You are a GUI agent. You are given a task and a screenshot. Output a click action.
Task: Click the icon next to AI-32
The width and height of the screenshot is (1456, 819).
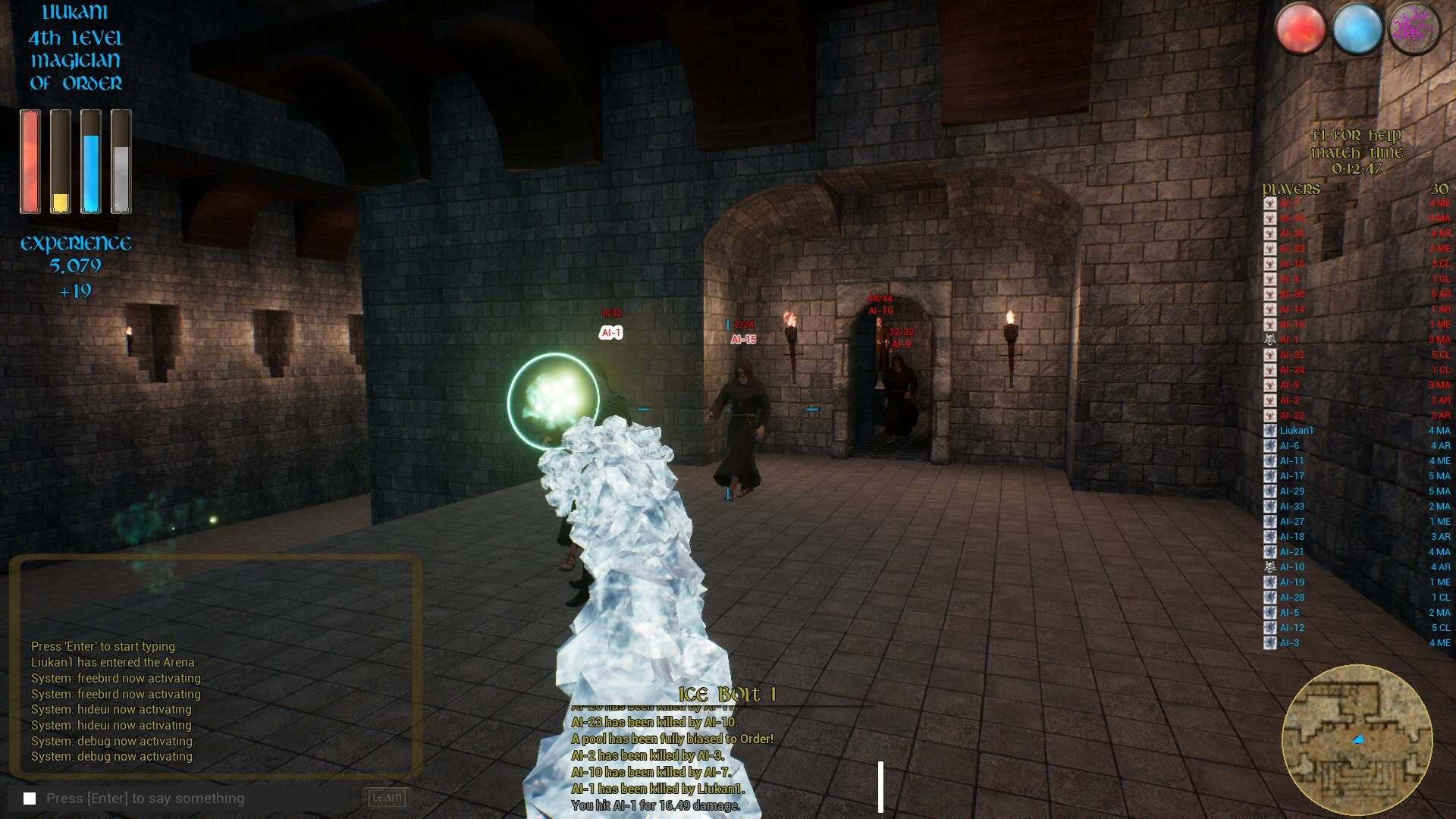tap(1269, 354)
